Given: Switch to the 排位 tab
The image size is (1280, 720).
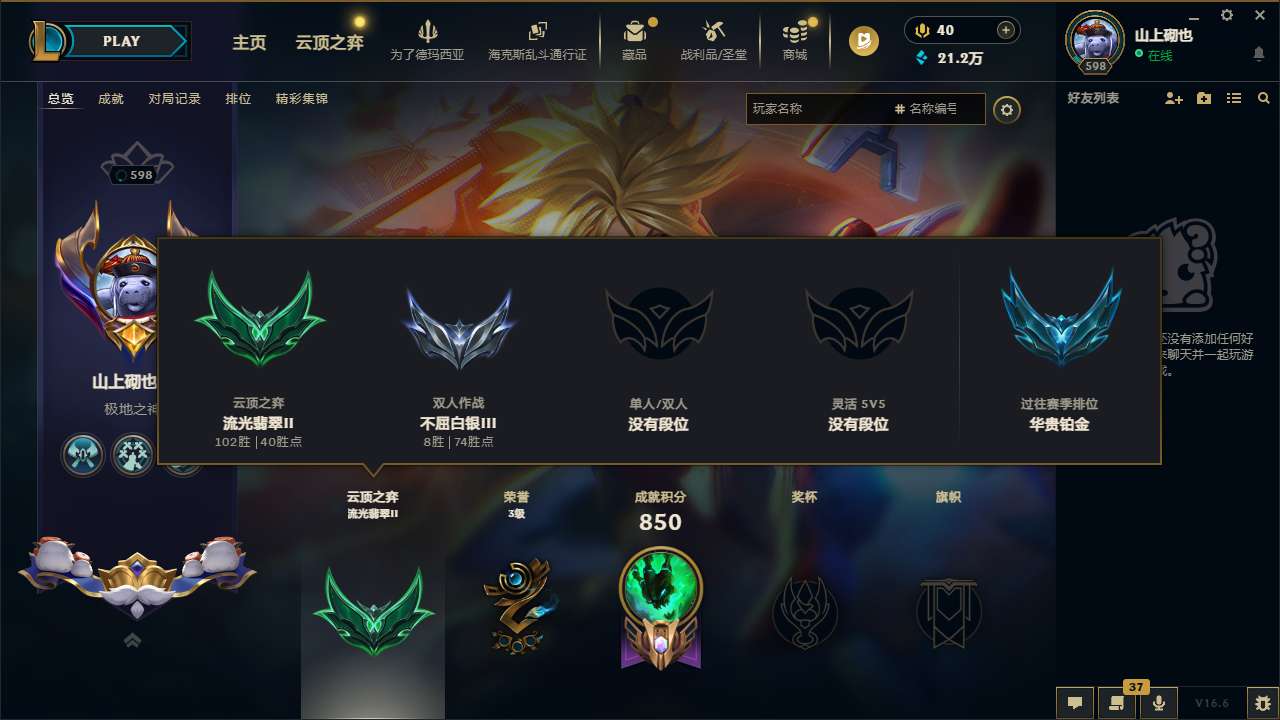Looking at the screenshot, I should (238, 99).
